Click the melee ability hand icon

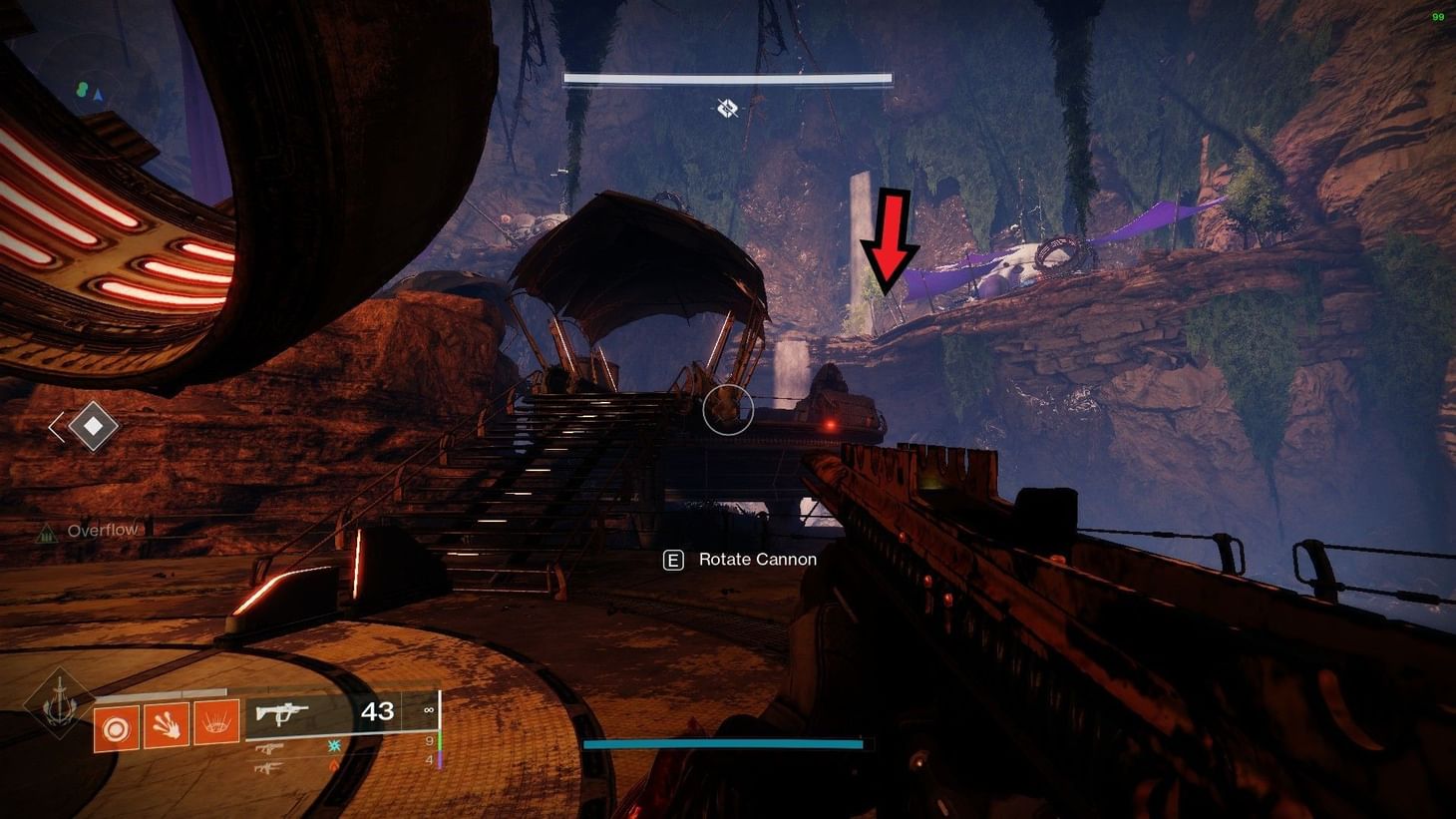(x=168, y=725)
